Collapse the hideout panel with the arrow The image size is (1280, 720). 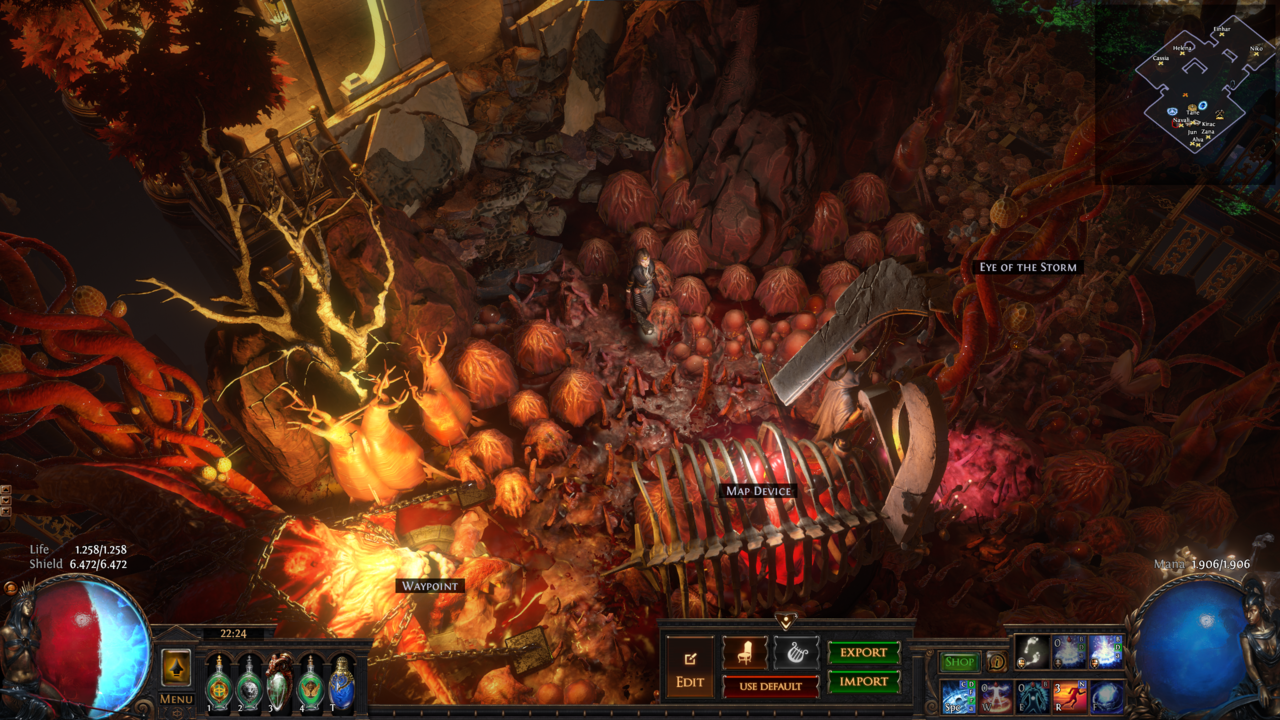786,621
